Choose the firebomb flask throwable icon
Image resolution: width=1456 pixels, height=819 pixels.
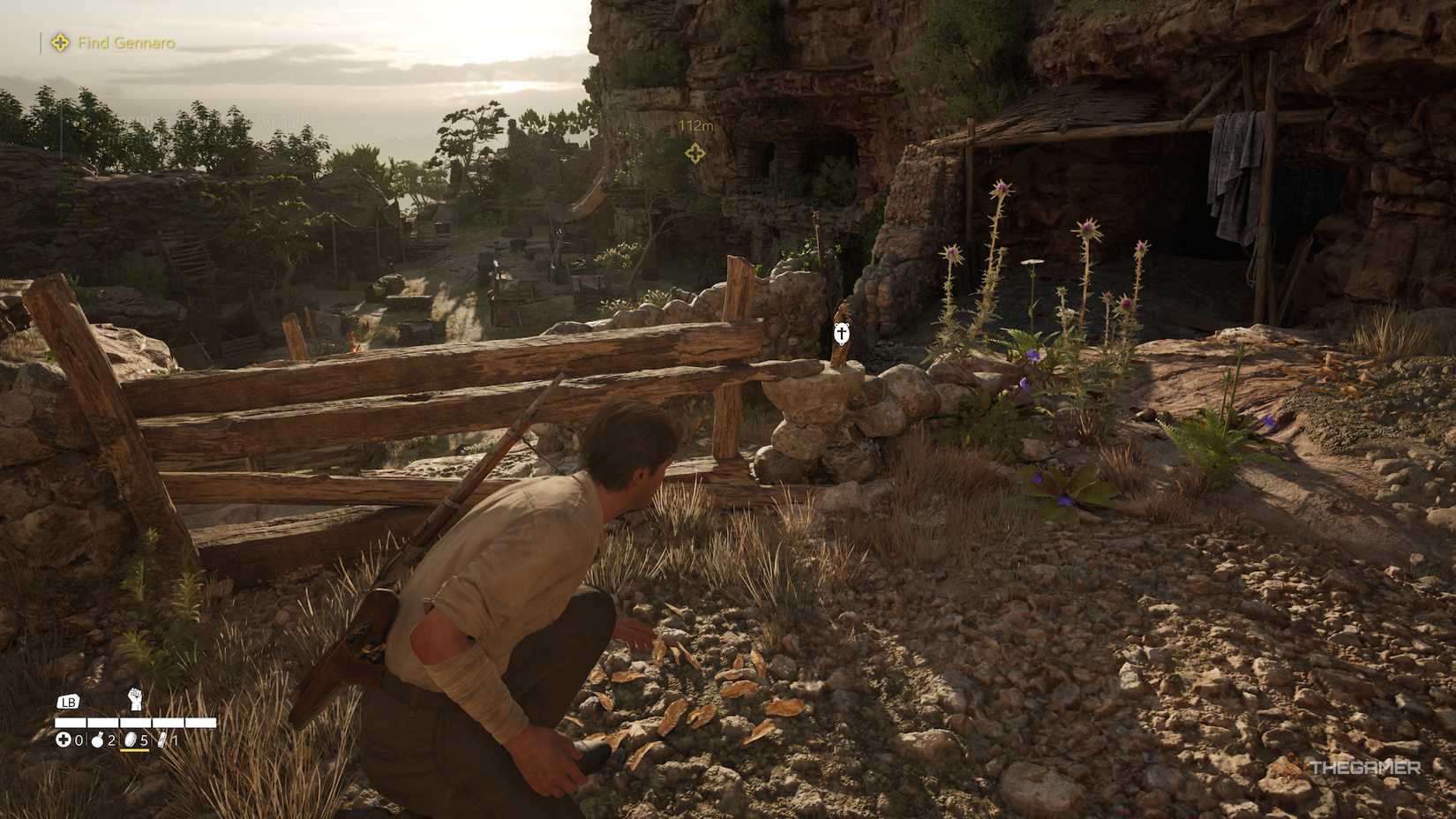coord(97,740)
